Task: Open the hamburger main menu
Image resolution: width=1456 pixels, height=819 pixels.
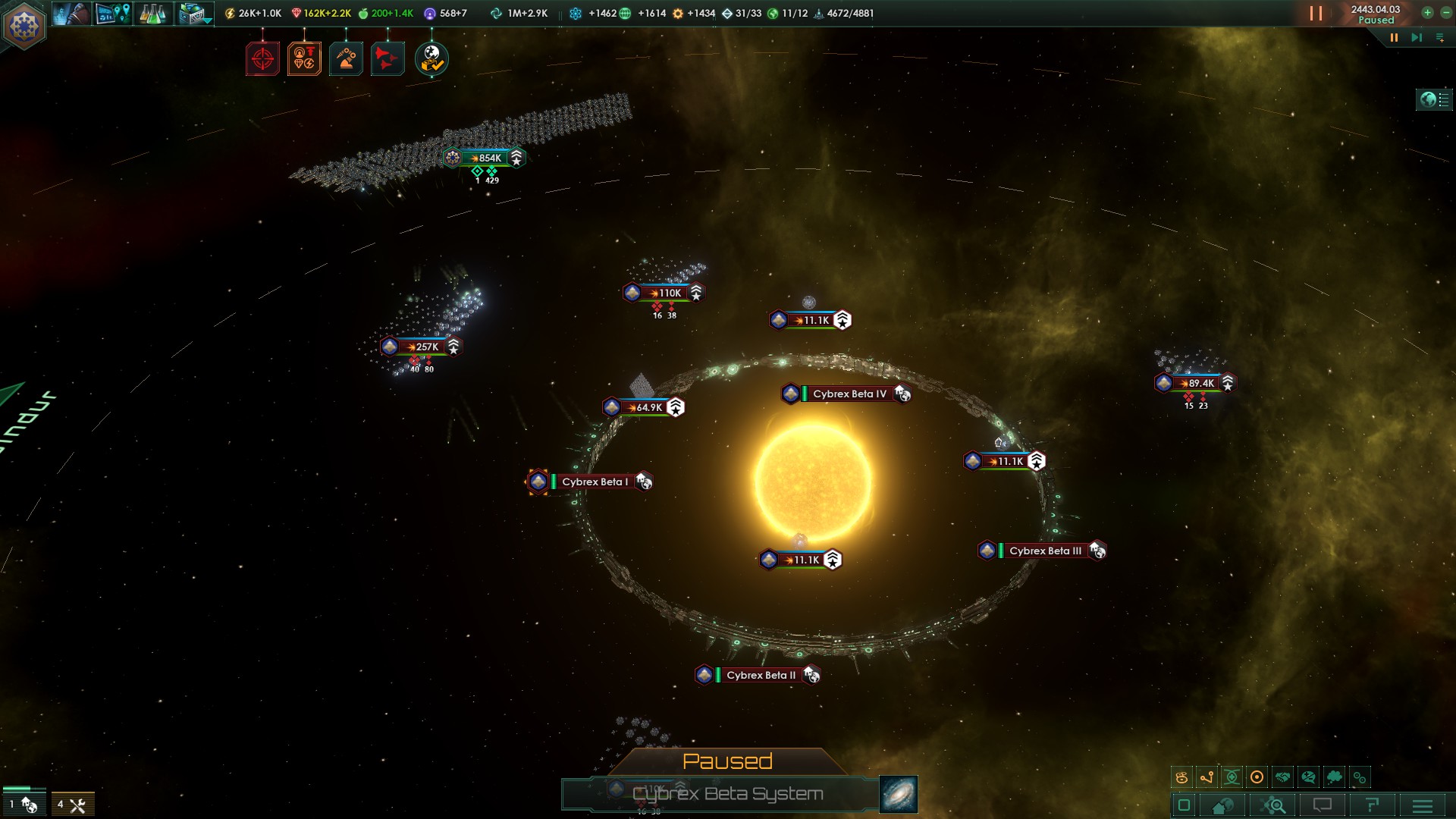Action: pos(1423,805)
